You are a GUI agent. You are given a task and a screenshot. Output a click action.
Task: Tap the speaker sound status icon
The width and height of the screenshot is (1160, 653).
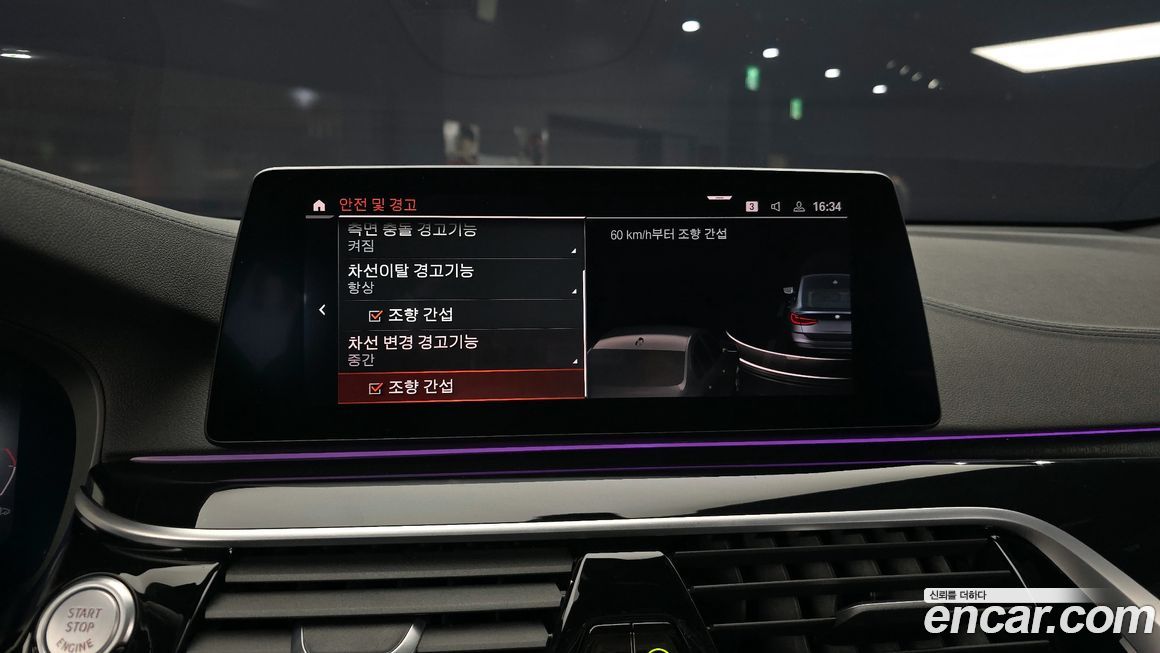[775, 207]
